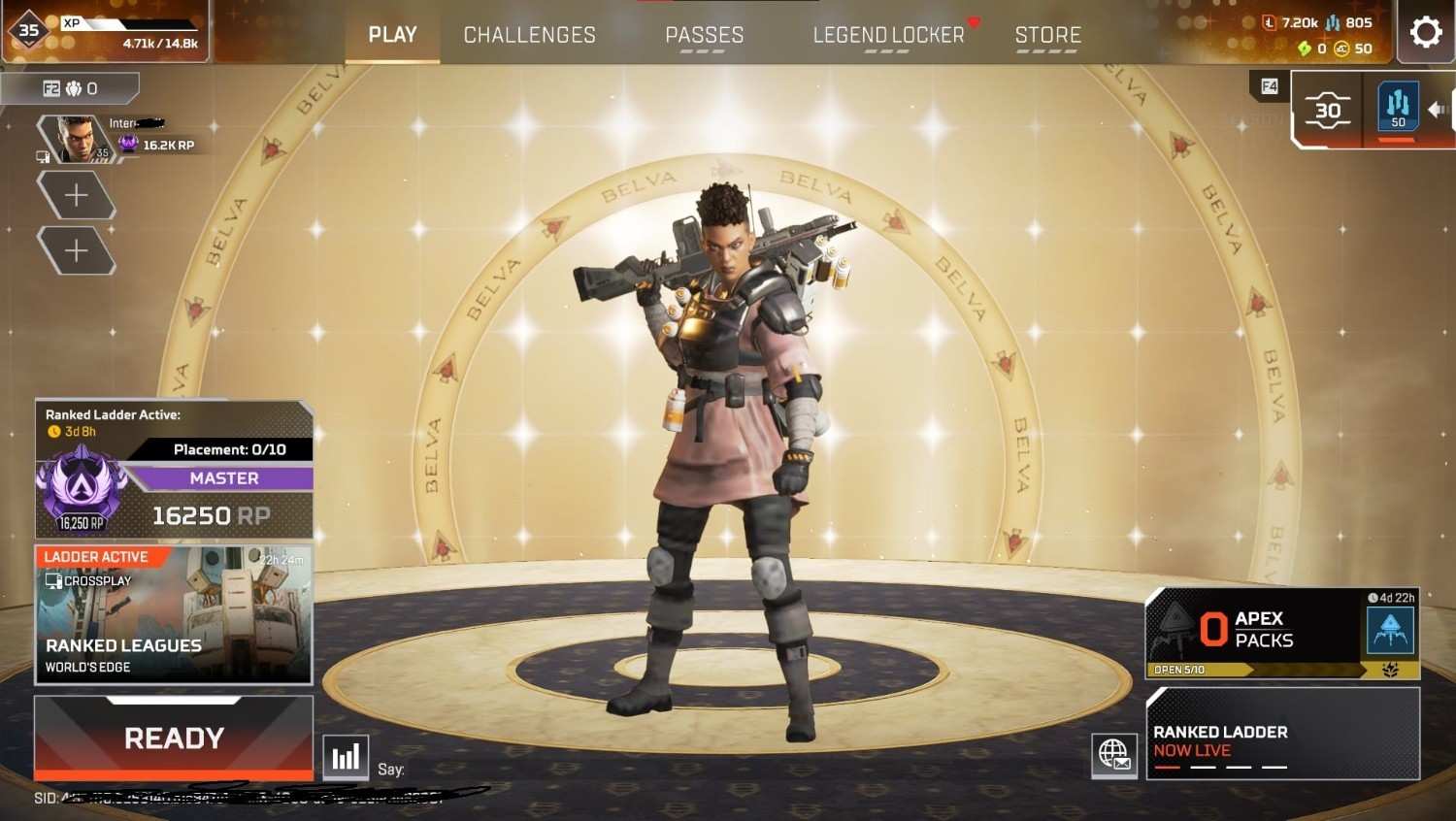
Task: Switch to the Challenges tab
Action: [529, 34]
